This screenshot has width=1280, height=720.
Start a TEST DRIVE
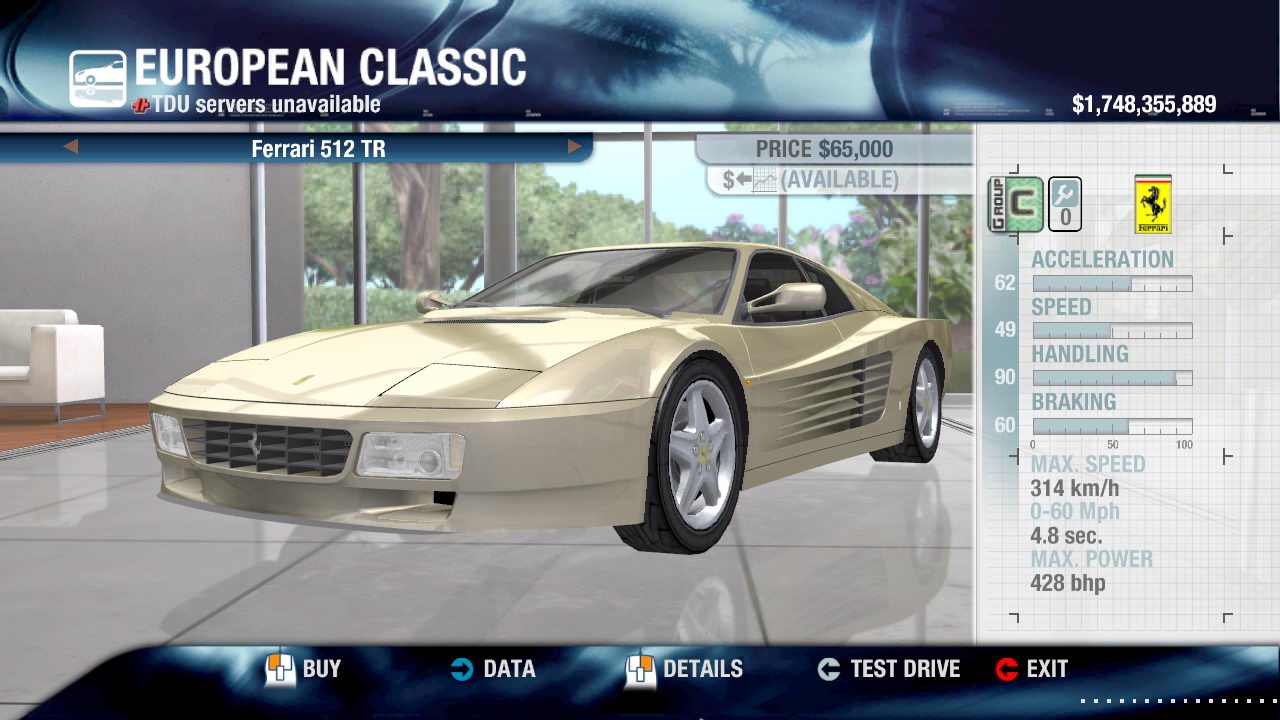(888, 669)
